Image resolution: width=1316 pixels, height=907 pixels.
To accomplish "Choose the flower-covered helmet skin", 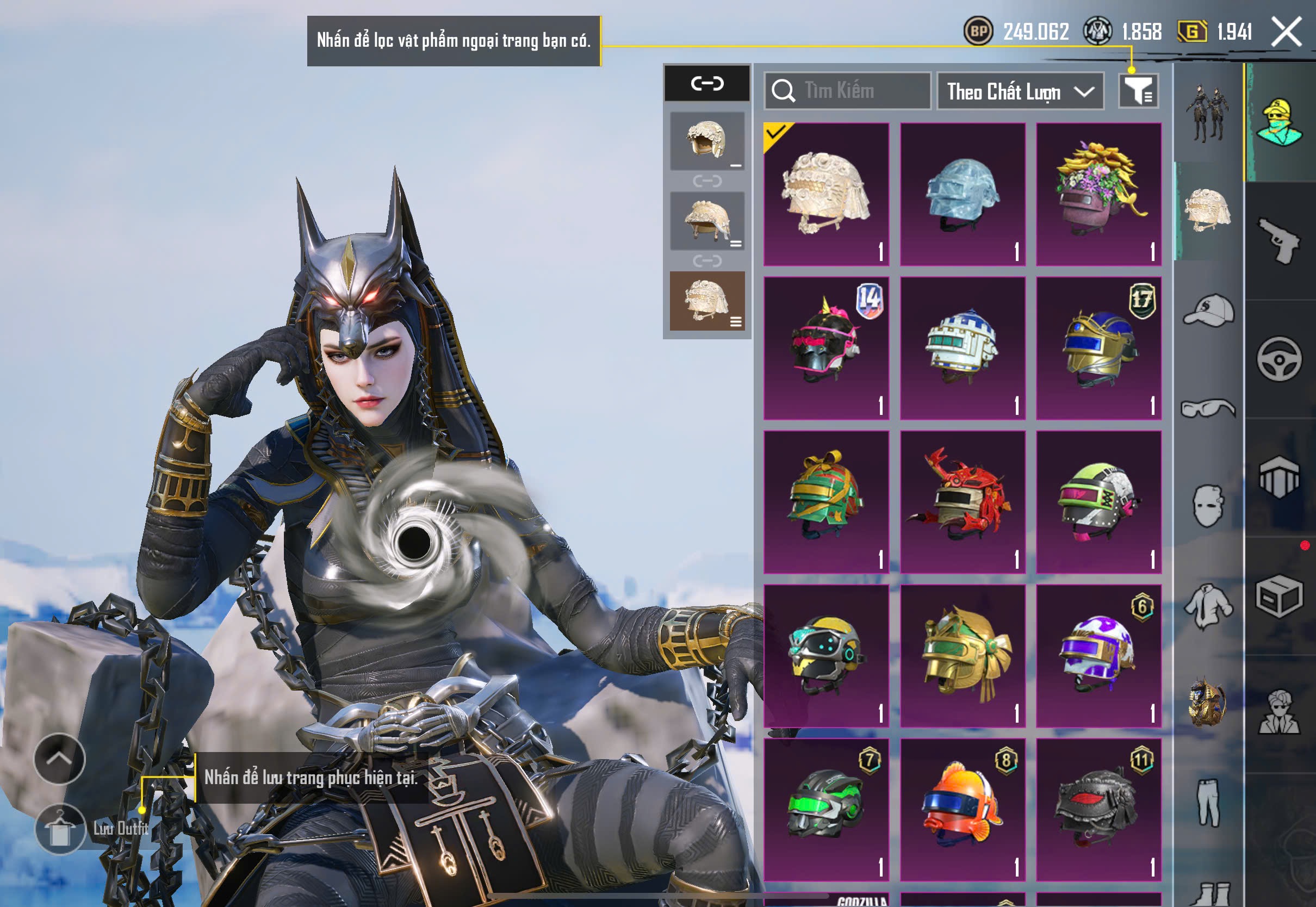I will coord(1098,194).
